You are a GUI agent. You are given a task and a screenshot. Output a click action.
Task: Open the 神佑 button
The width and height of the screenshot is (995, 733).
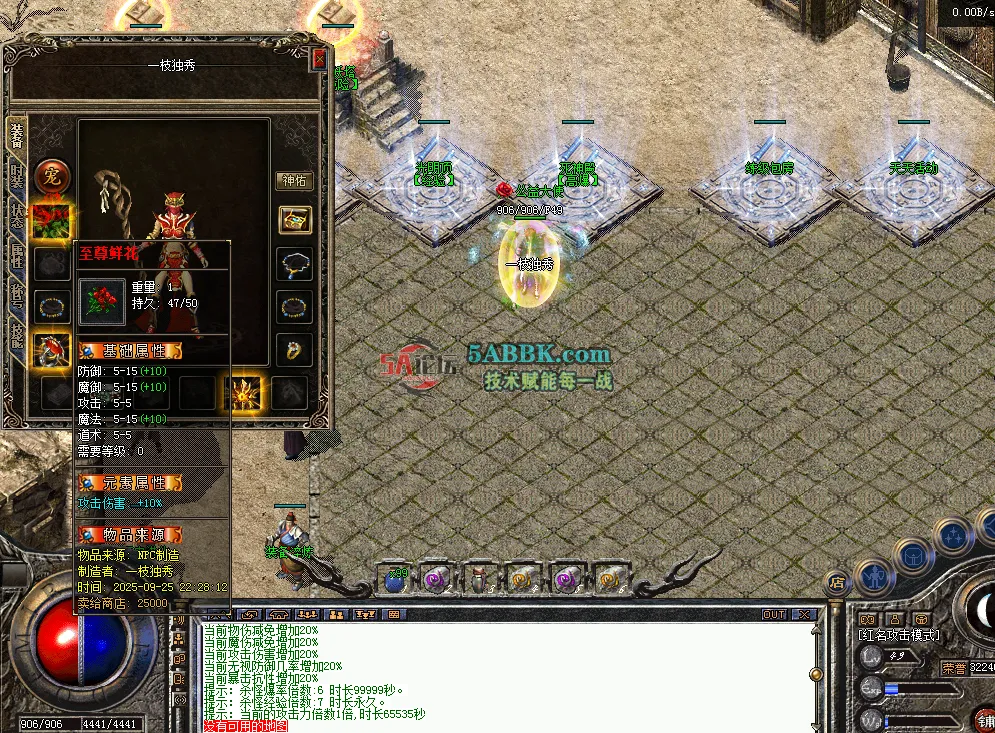click(x=294, y=181)
